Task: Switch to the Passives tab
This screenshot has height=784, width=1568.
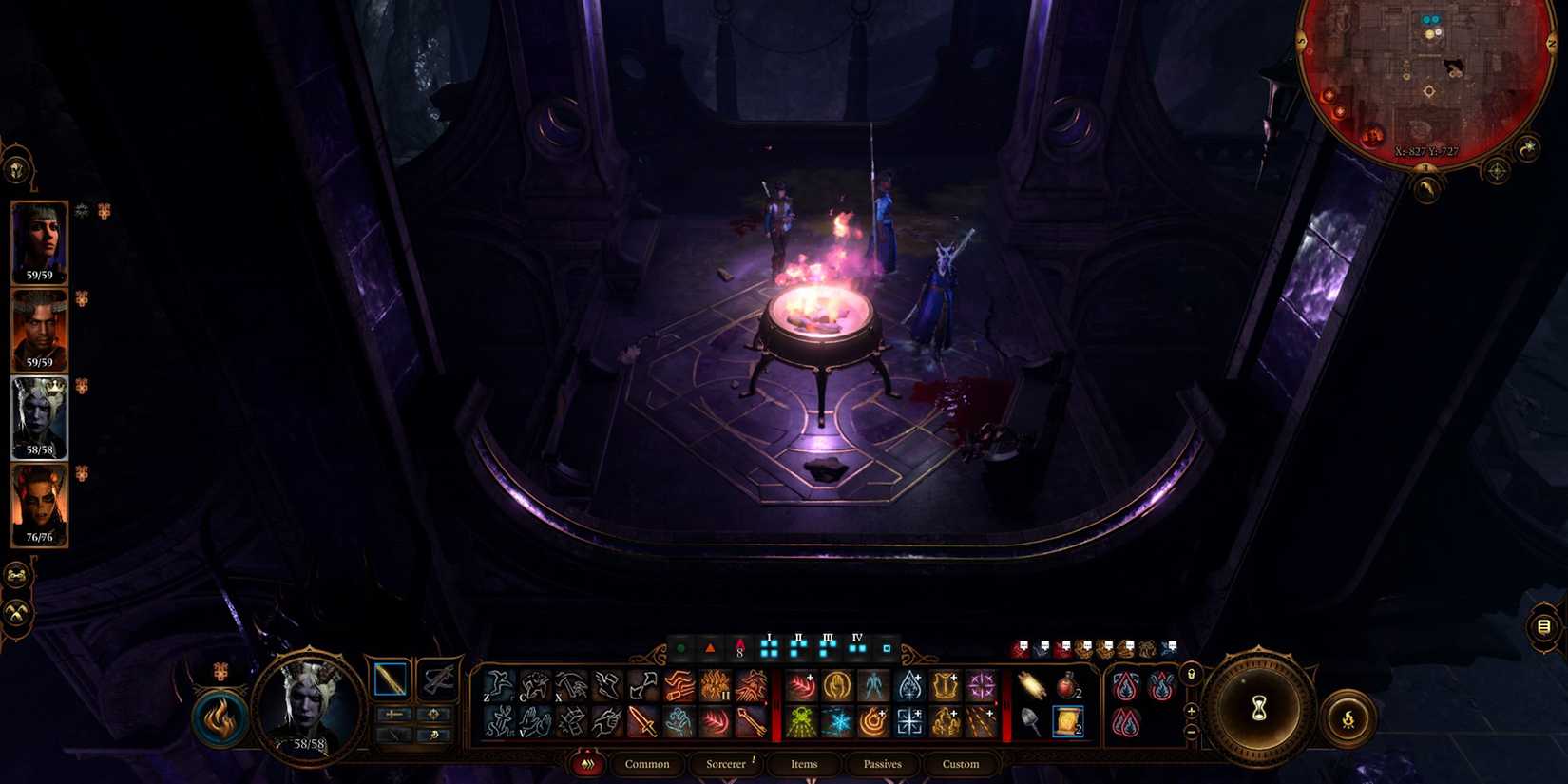Action: point(881,764)
